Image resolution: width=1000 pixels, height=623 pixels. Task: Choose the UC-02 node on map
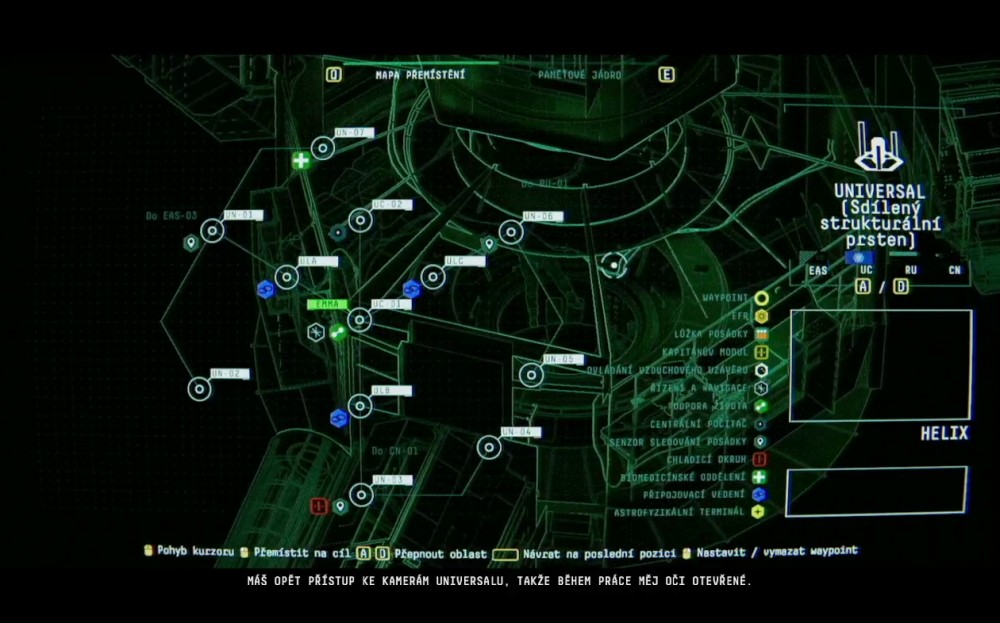coord(361,220)
